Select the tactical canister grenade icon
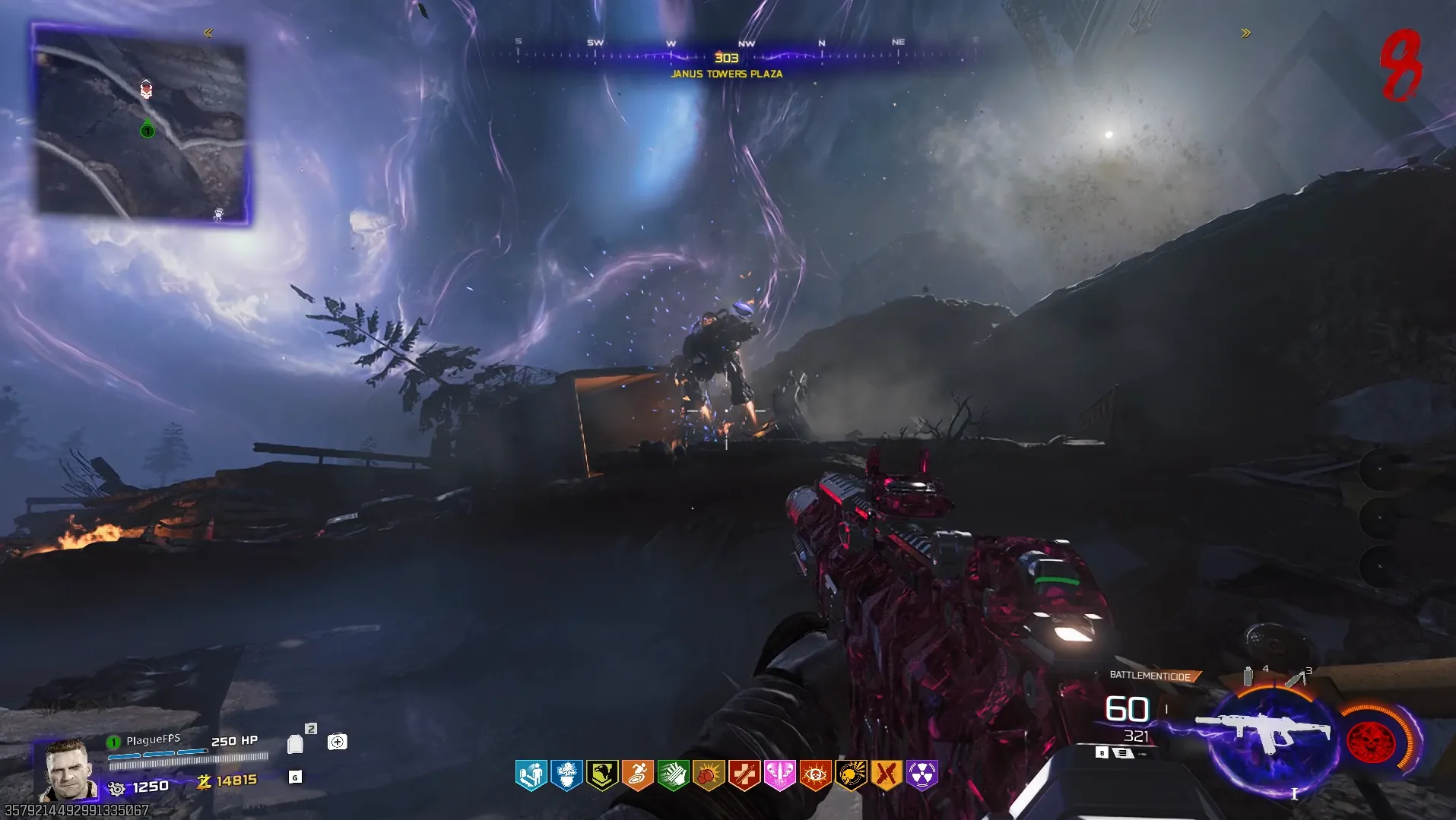Viewport: 1456px width, 820px height. pos(1248,676)
